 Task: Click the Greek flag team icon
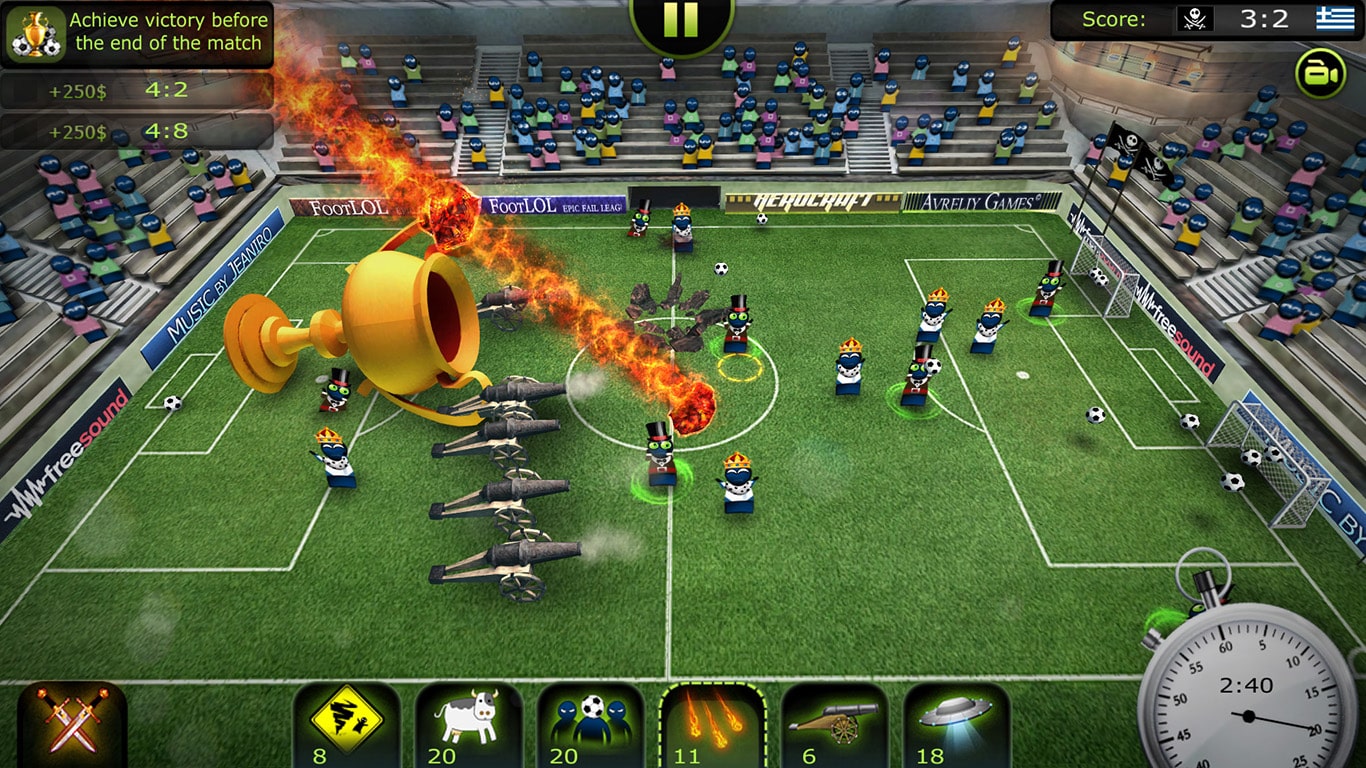[x=1334, y=18]
